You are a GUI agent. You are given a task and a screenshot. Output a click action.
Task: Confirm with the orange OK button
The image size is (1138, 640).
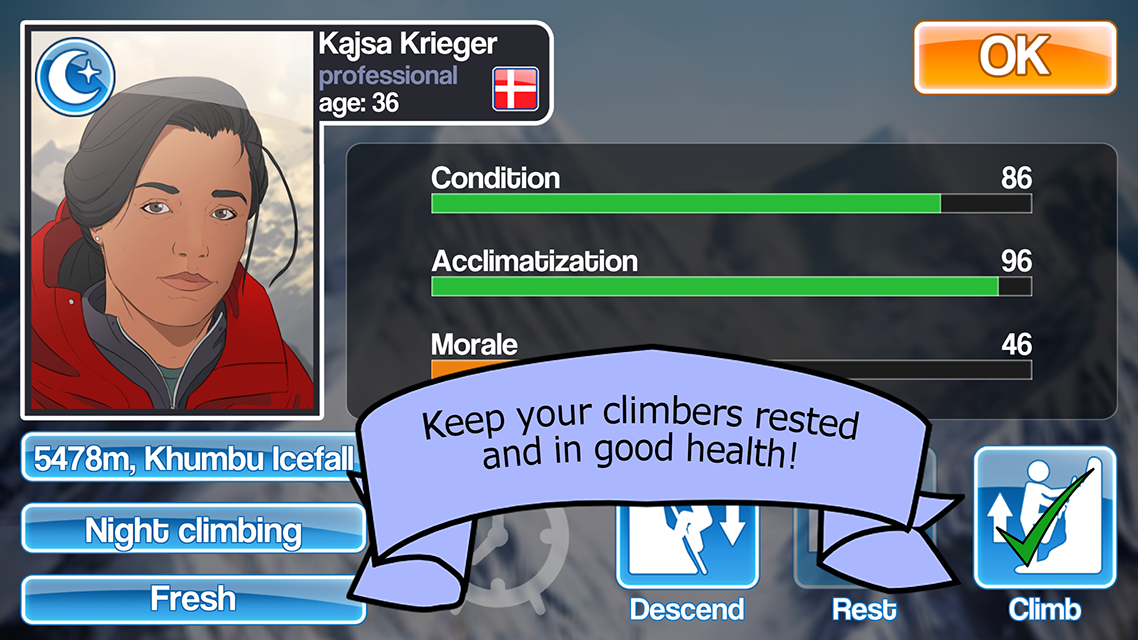coord(1014,58)
